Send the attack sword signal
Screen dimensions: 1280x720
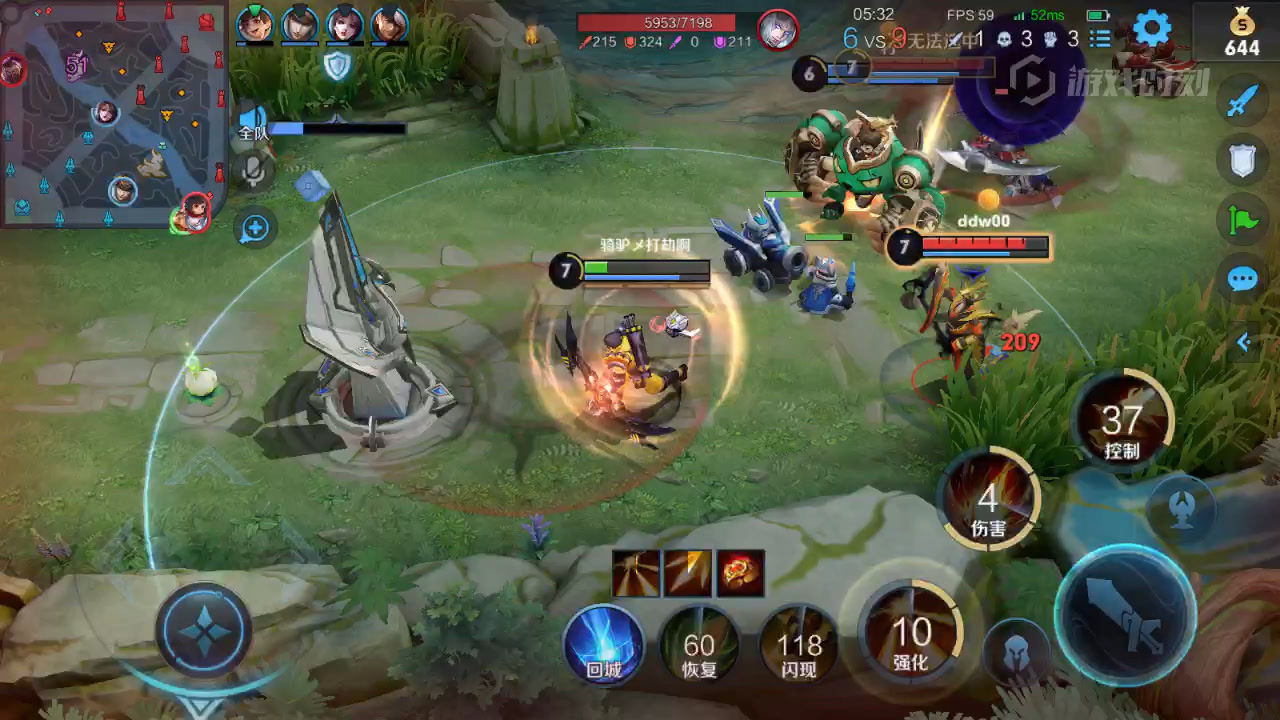[1242, 101]
